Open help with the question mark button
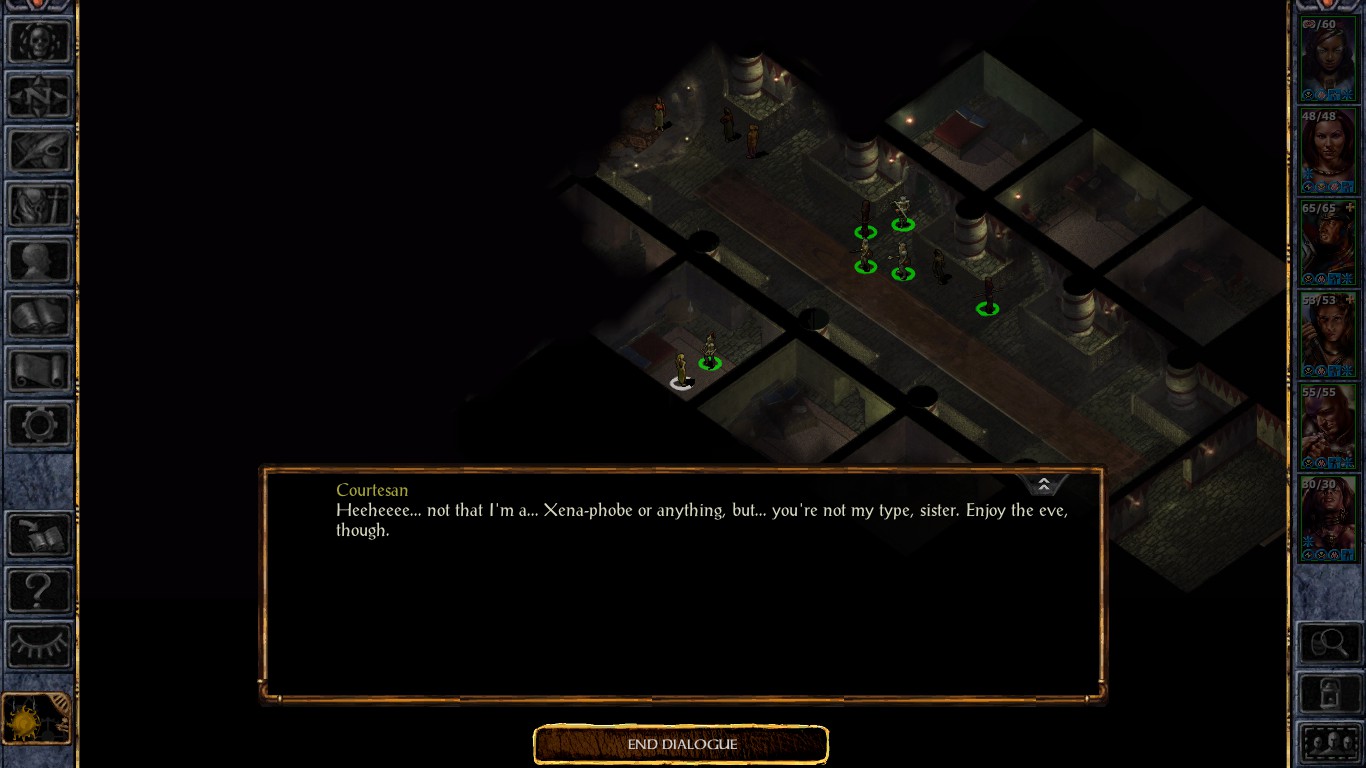The image size is (1366, 768). [39, 591]
